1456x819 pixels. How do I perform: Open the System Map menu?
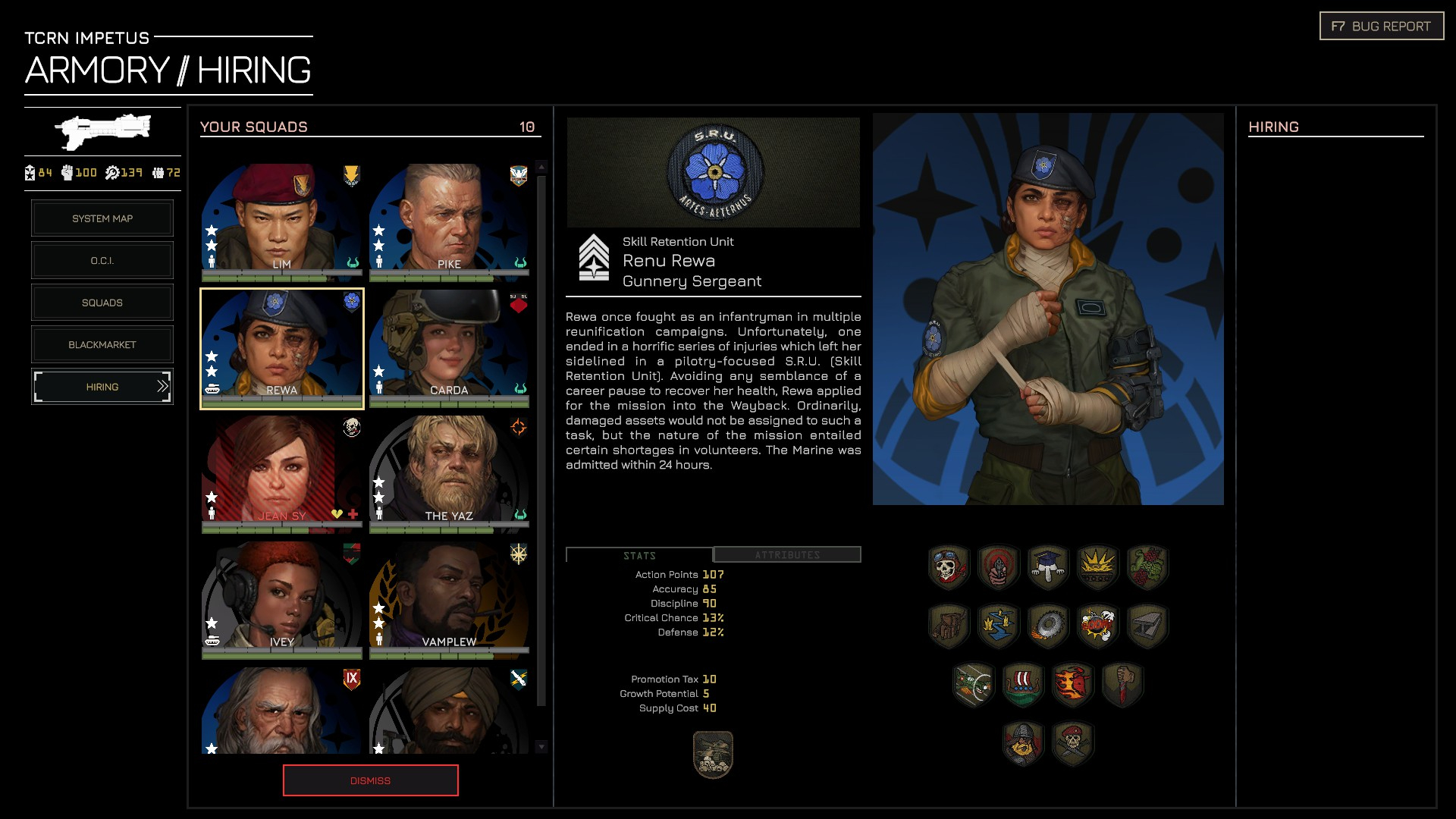(x=102, y=218)
